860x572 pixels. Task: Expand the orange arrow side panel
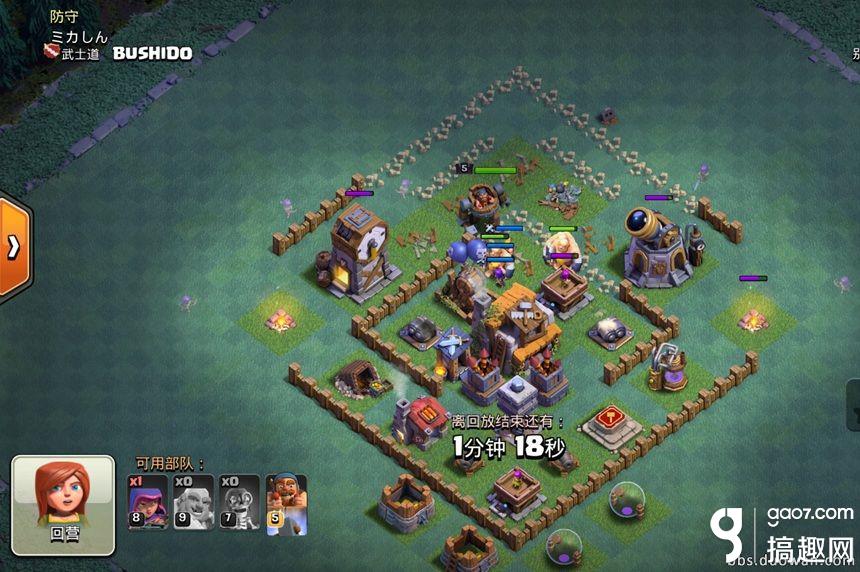(x=14, y=247)
